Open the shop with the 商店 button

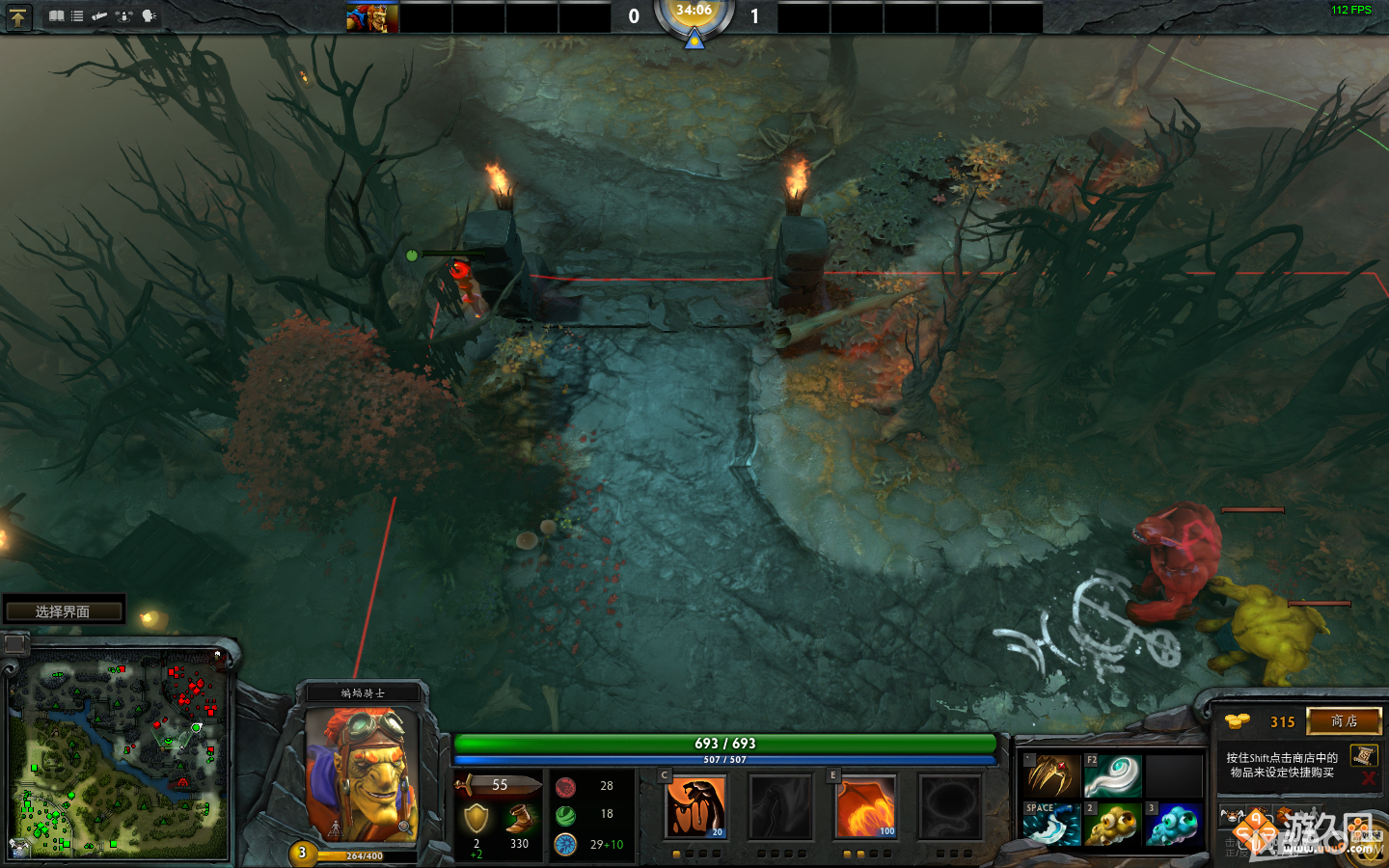click(1346, 720)
